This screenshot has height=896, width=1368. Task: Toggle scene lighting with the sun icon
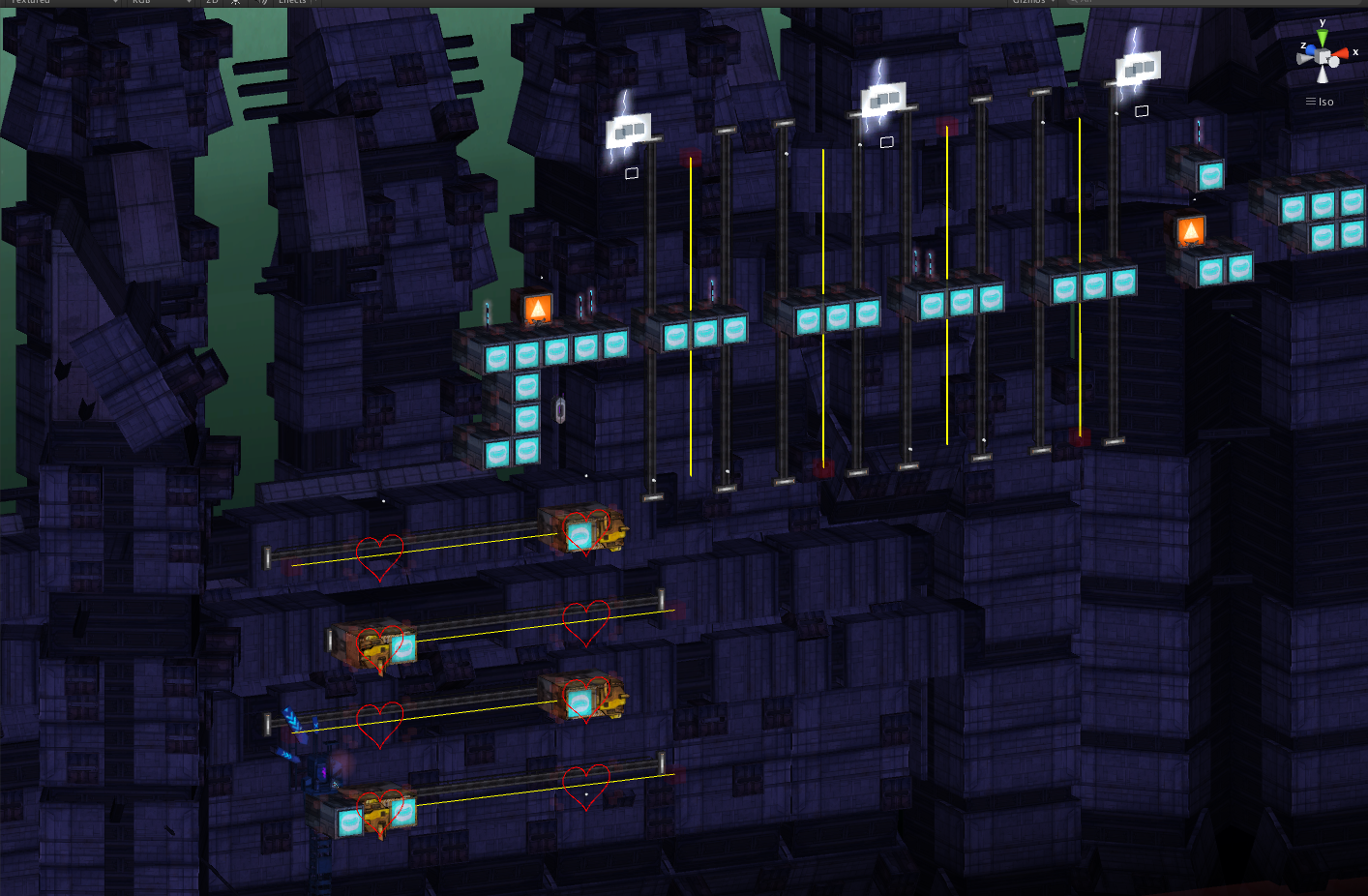pos(235,3)
